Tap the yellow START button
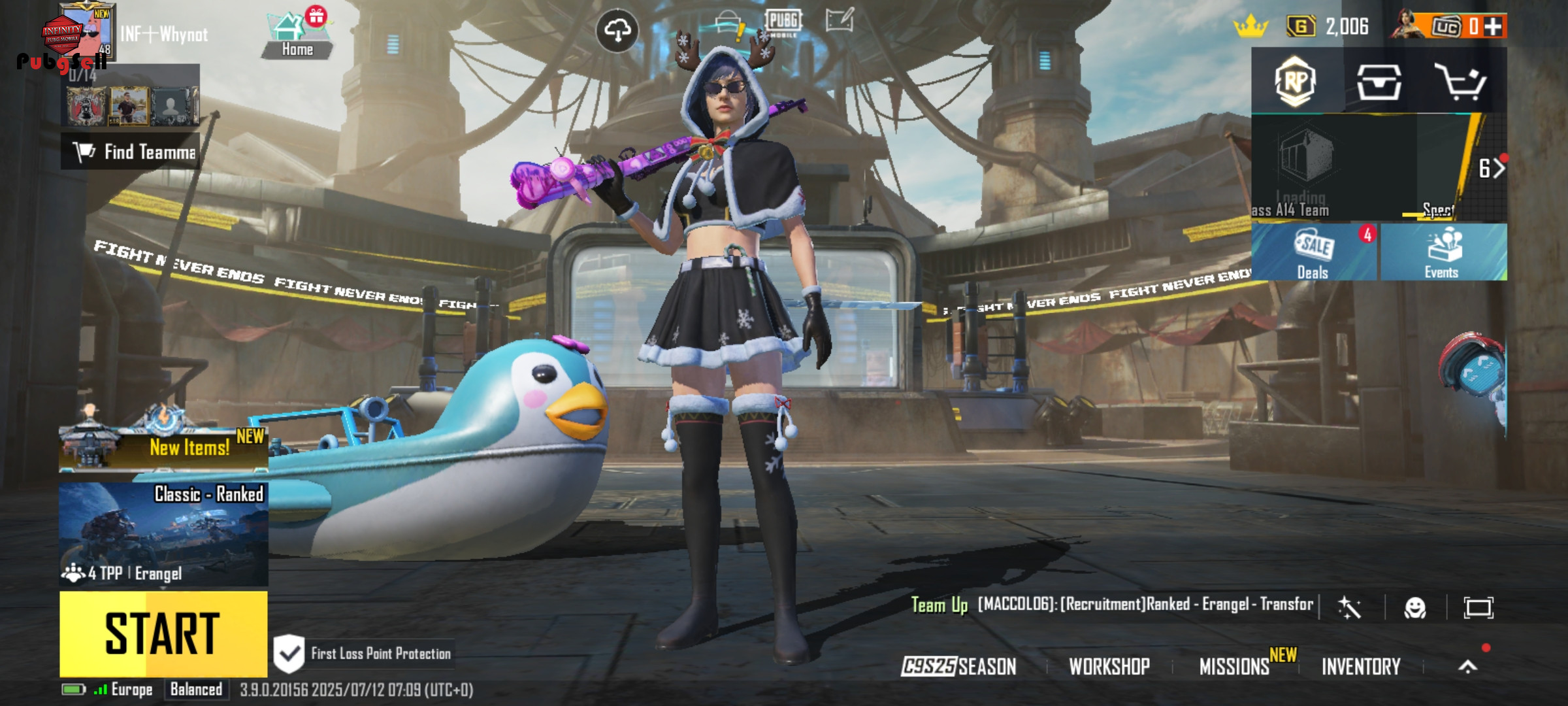 click(x=163, y=633)
